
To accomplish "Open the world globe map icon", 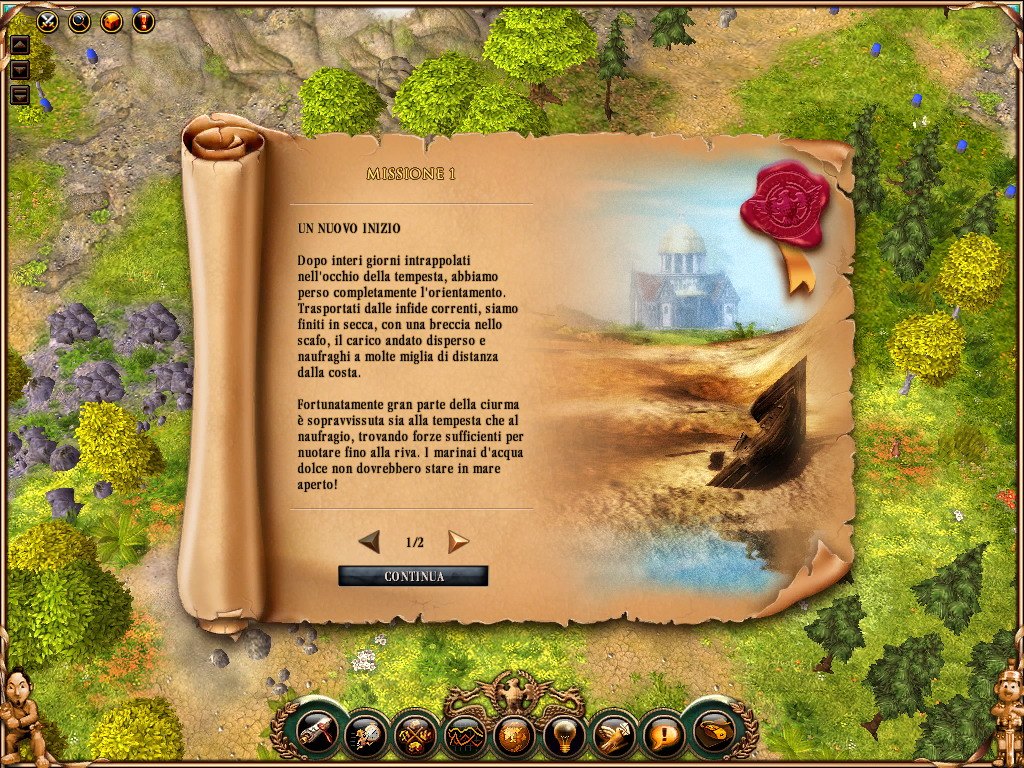I will (513, 737).
